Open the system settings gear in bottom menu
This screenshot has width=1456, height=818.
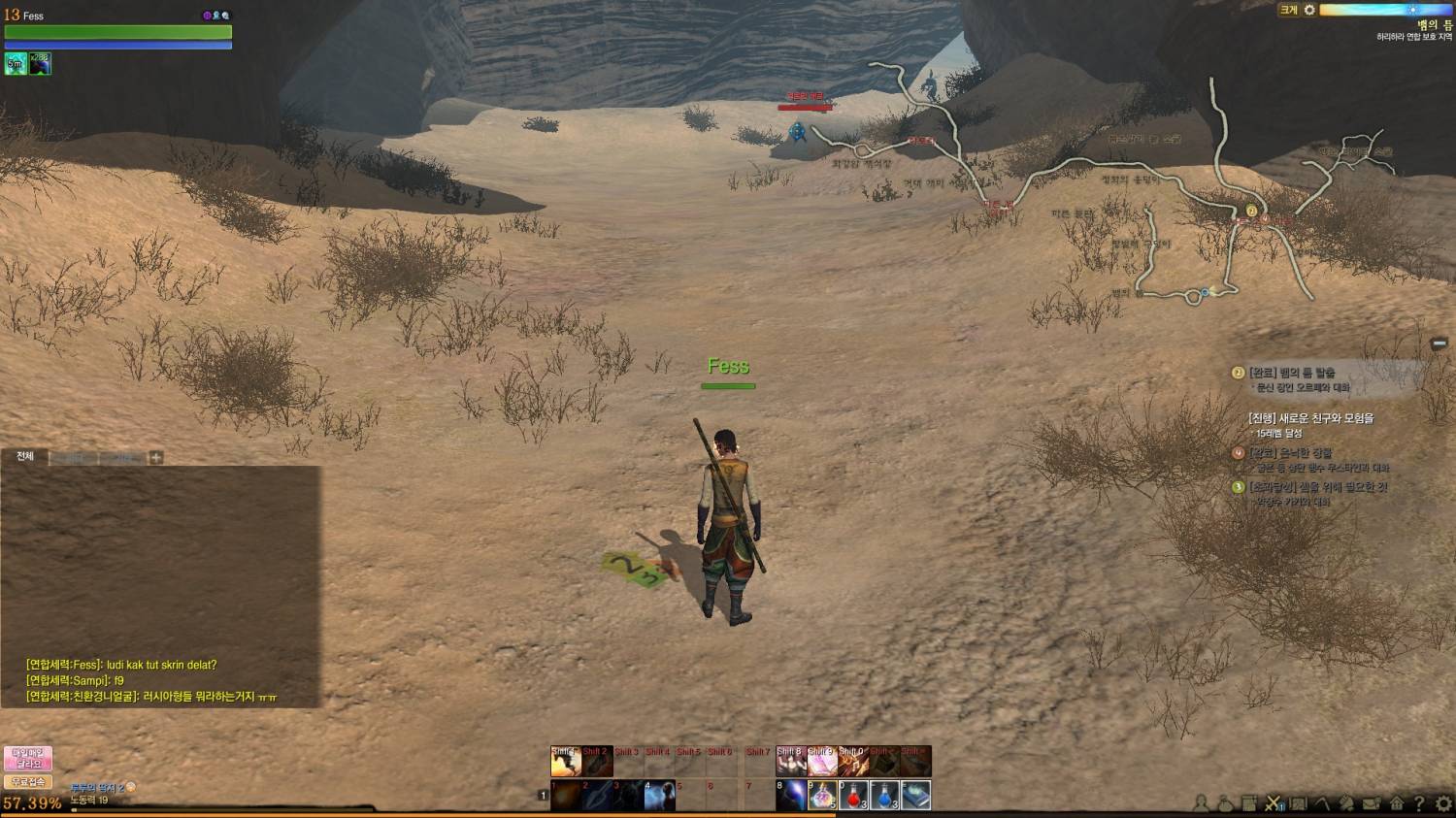coord(1443,802)
